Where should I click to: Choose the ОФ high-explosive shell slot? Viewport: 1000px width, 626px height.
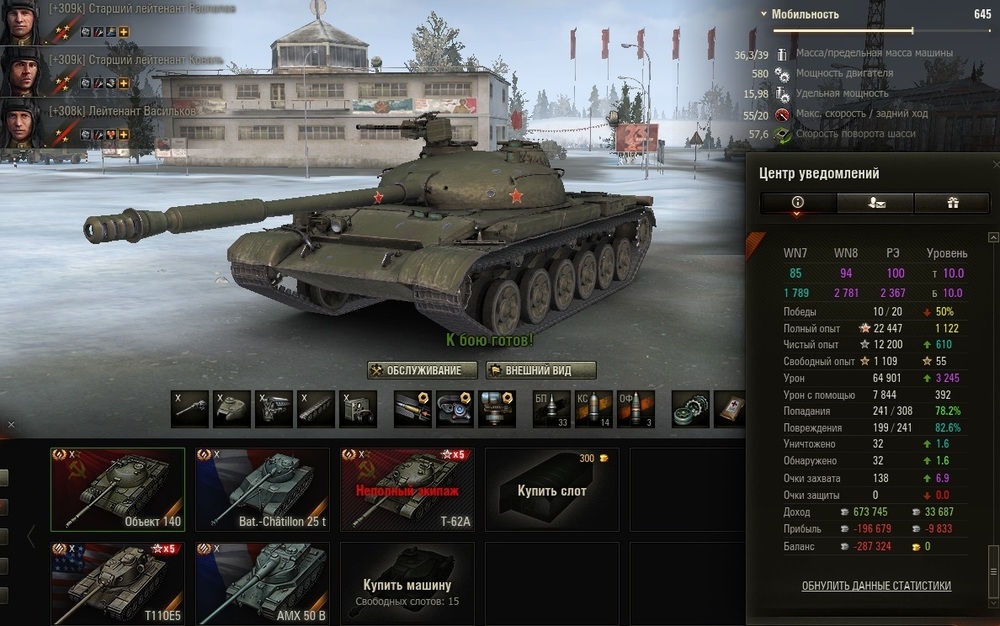click(x=636, y=408)
